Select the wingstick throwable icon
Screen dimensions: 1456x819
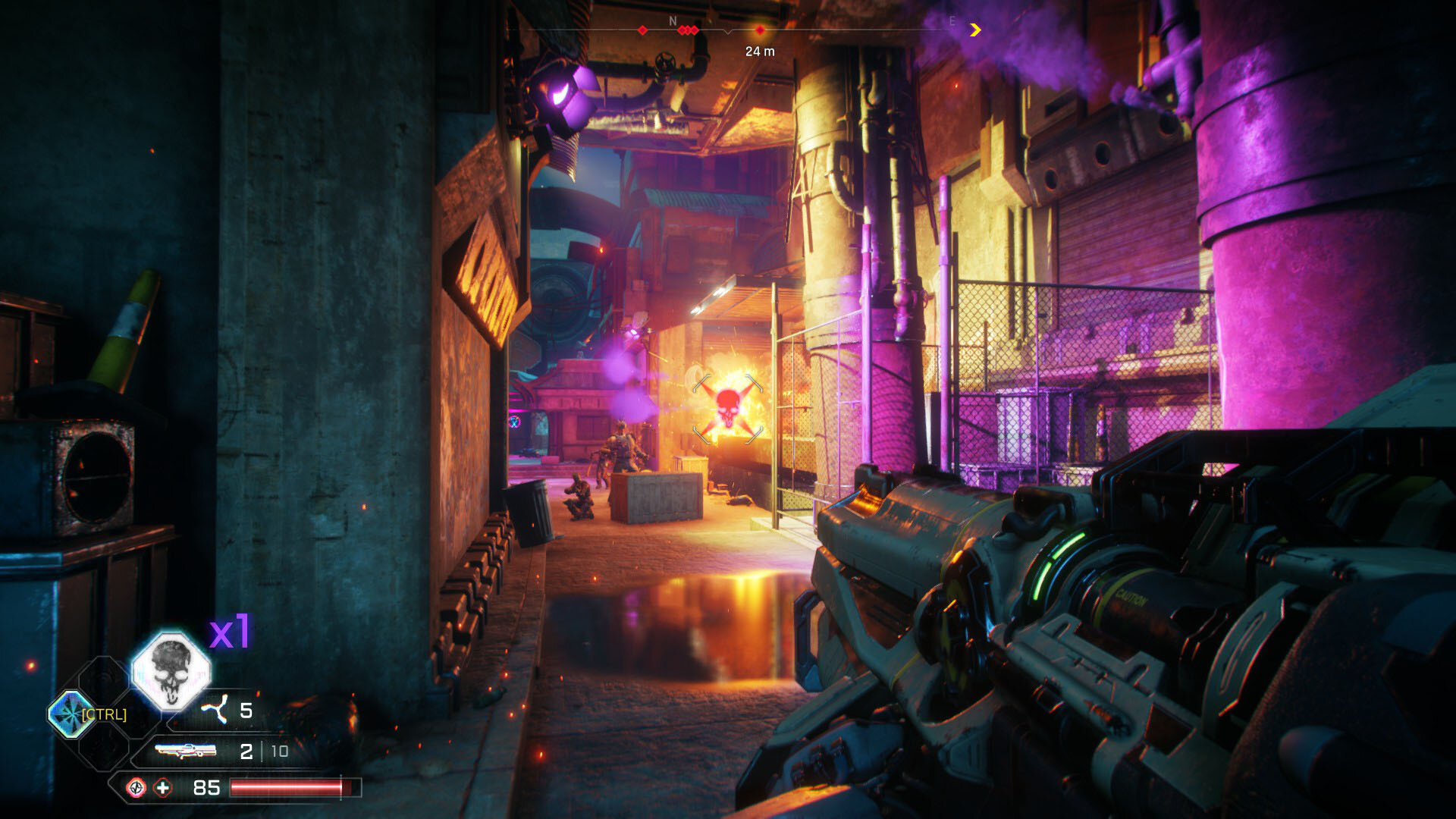[x=215, y=711]
